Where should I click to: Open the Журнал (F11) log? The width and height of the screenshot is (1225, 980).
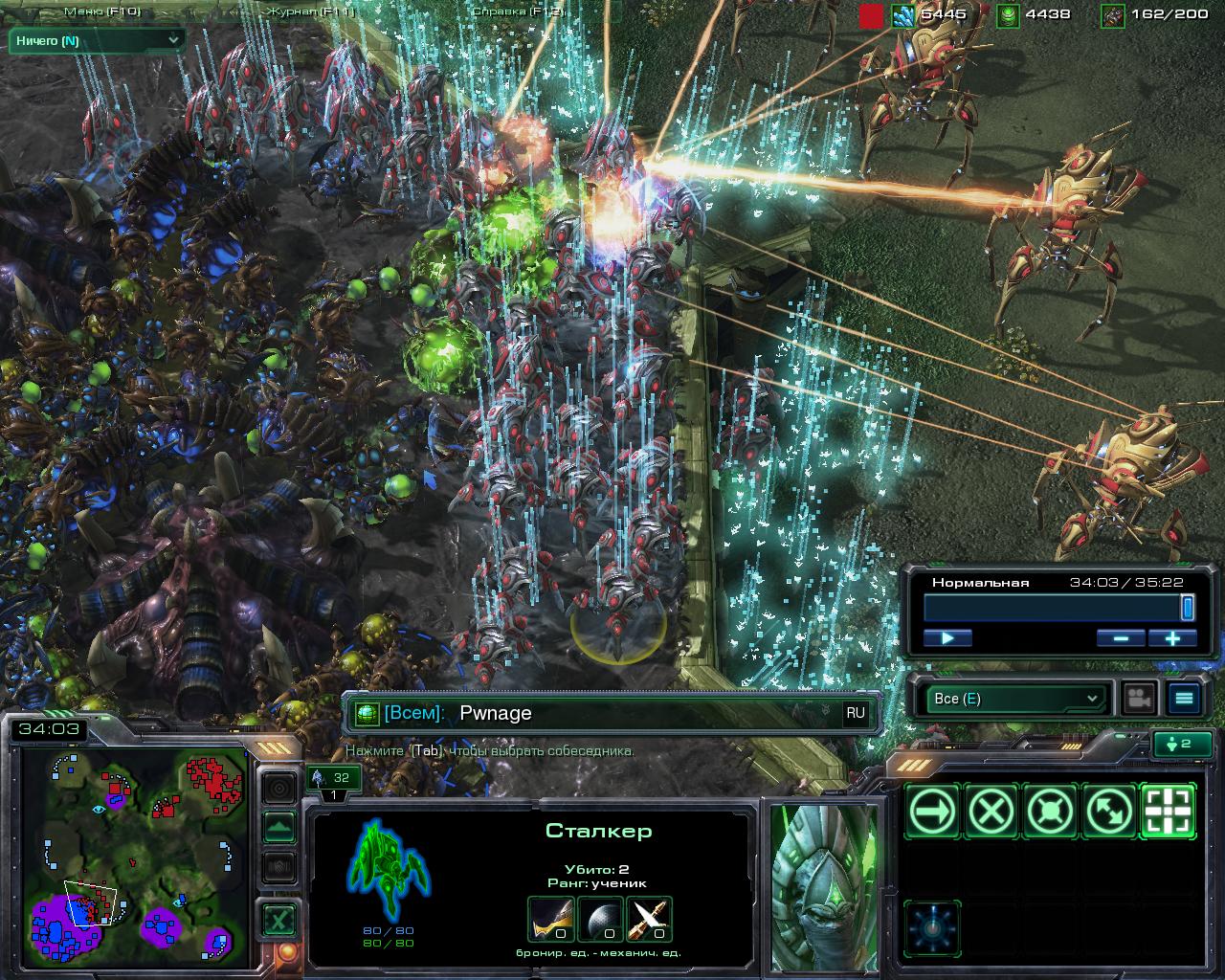(x=310, y=12)
